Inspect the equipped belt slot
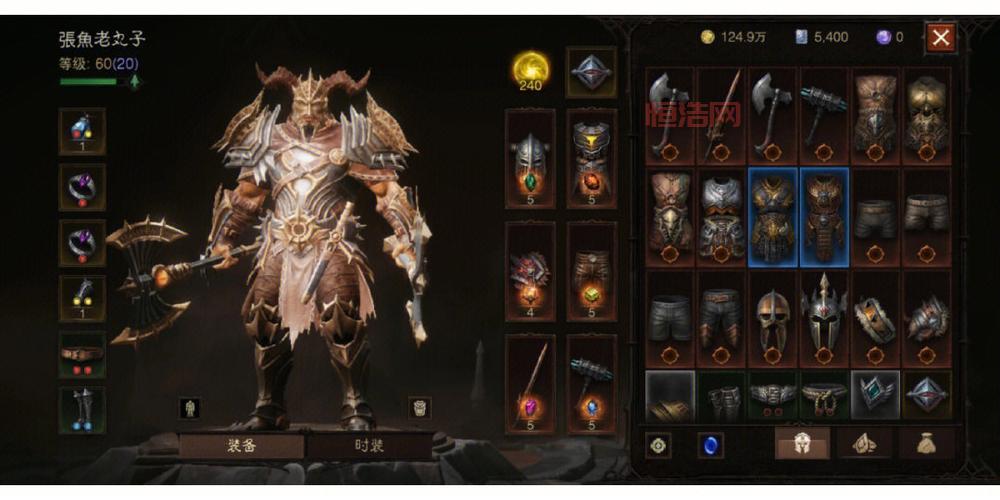 (82, 355)
